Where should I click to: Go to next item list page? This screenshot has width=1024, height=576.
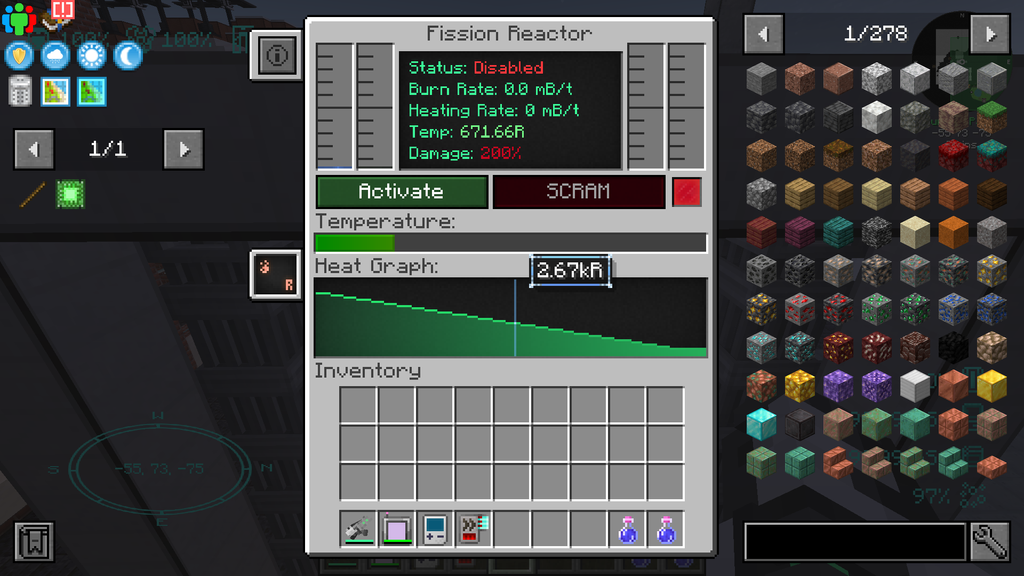pyautogui.click(x=990, y=34)
